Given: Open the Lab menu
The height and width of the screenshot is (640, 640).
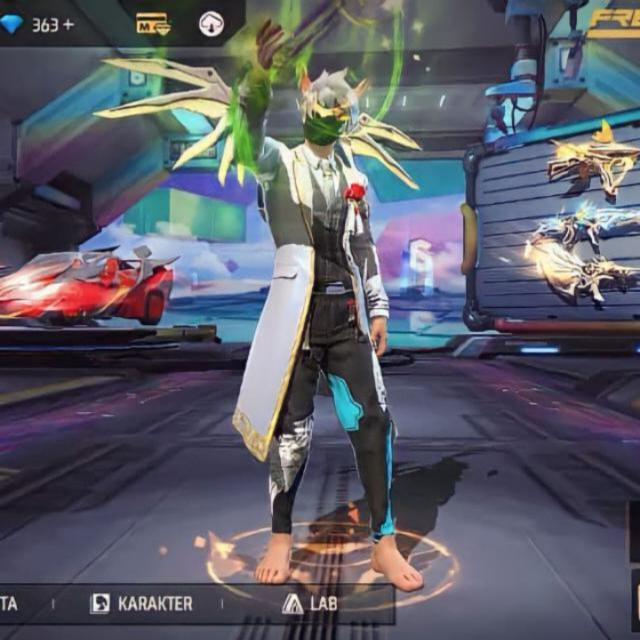Looking at the screenshot, I should pos(309,603).
